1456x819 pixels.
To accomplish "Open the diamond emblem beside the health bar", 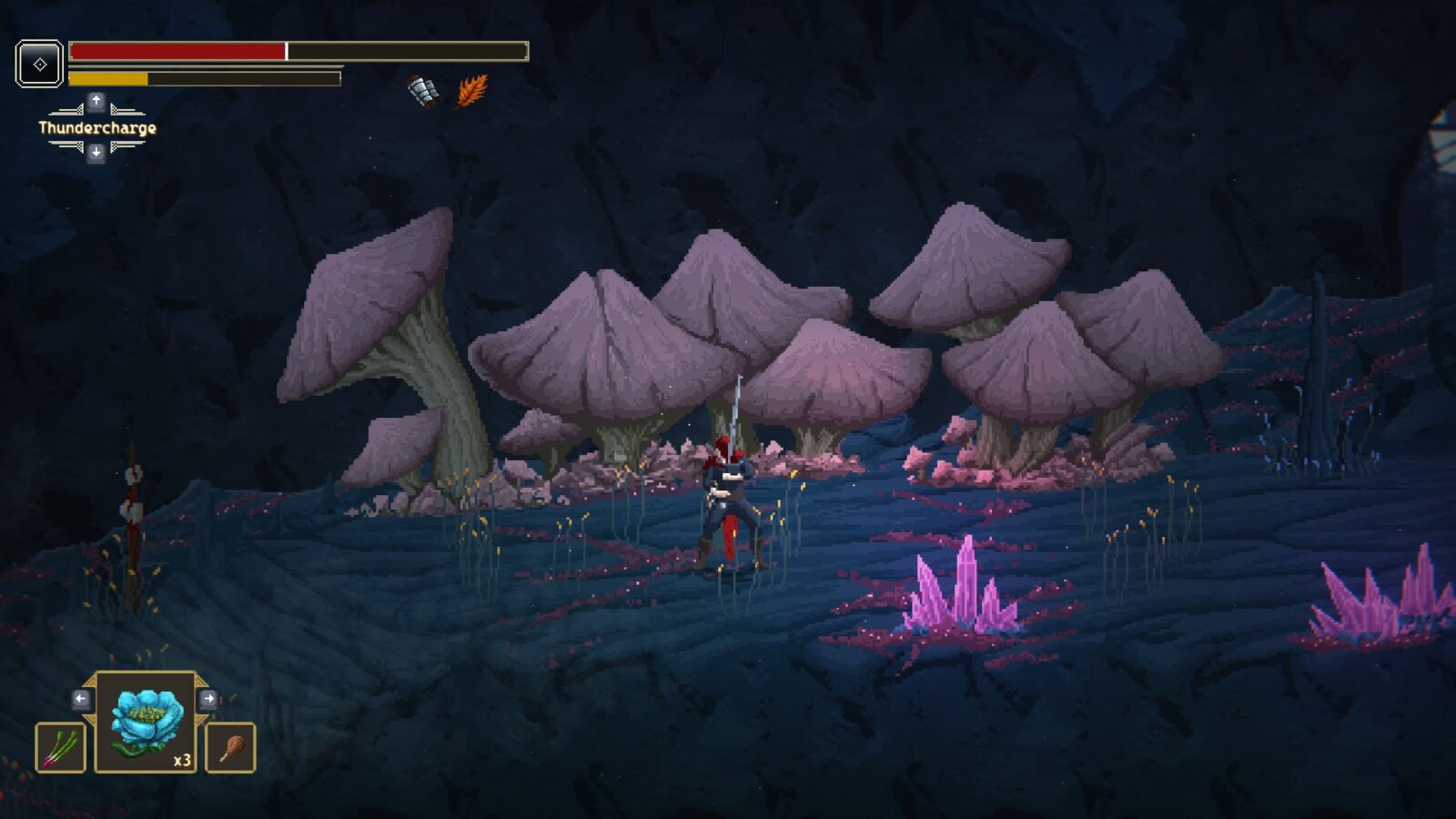I will (x=40, y=64).
